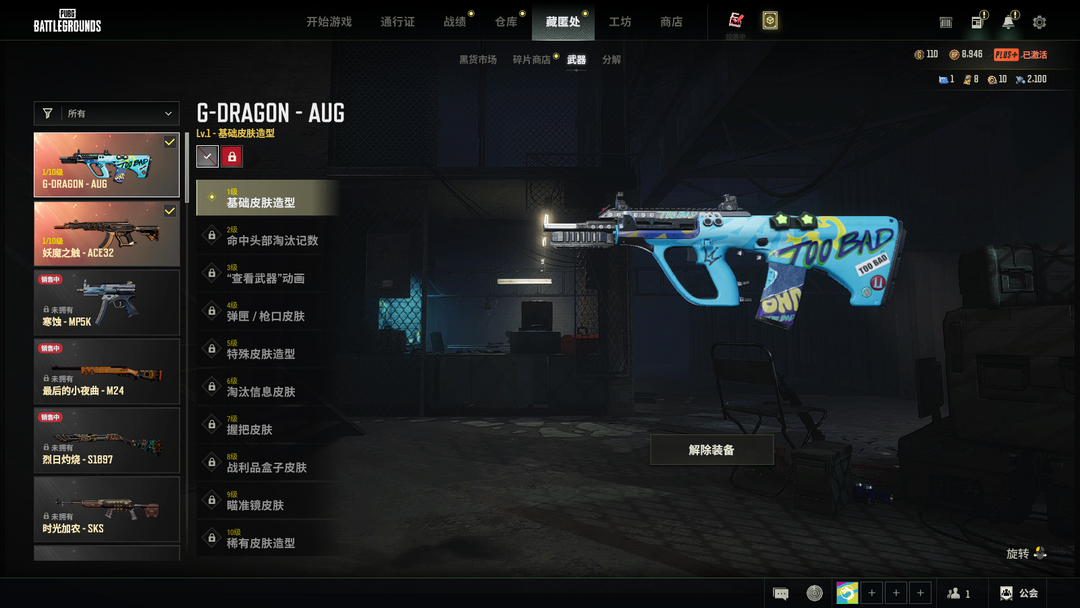This screenshot has width=1080, height=608.
Task: Open the 仓库 tab
Action: [x=506, y=22]
